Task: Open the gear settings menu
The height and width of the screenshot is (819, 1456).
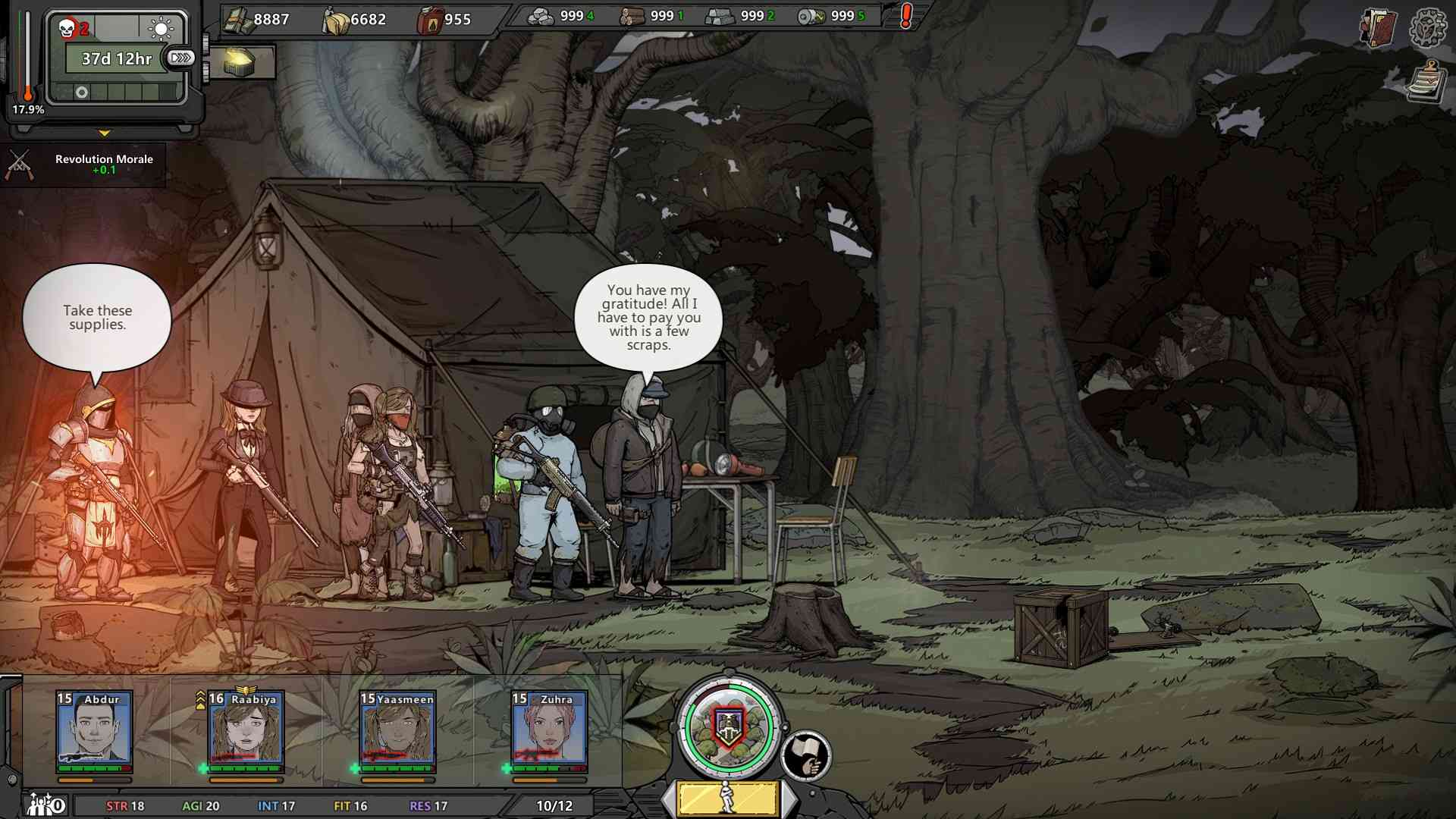Action: click(1428, 29)
